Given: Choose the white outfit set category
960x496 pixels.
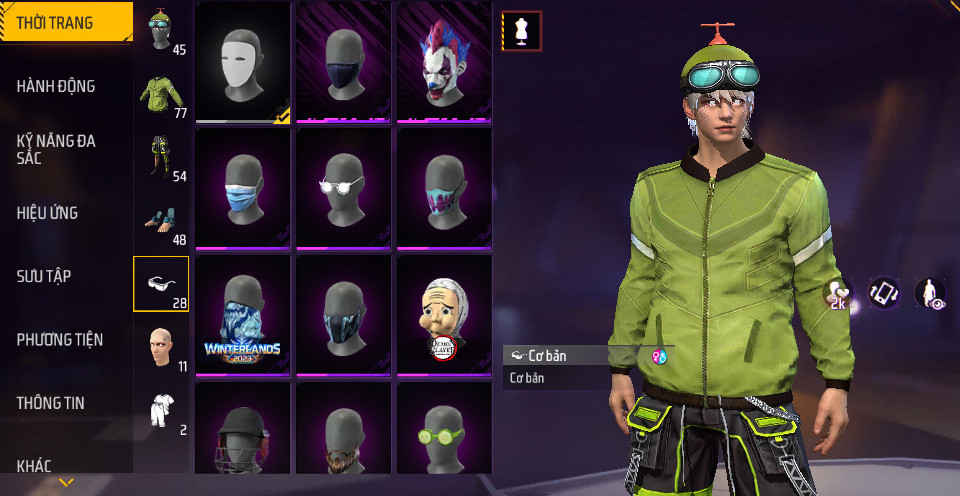Looking at the screenshot, I should [161, 411].
